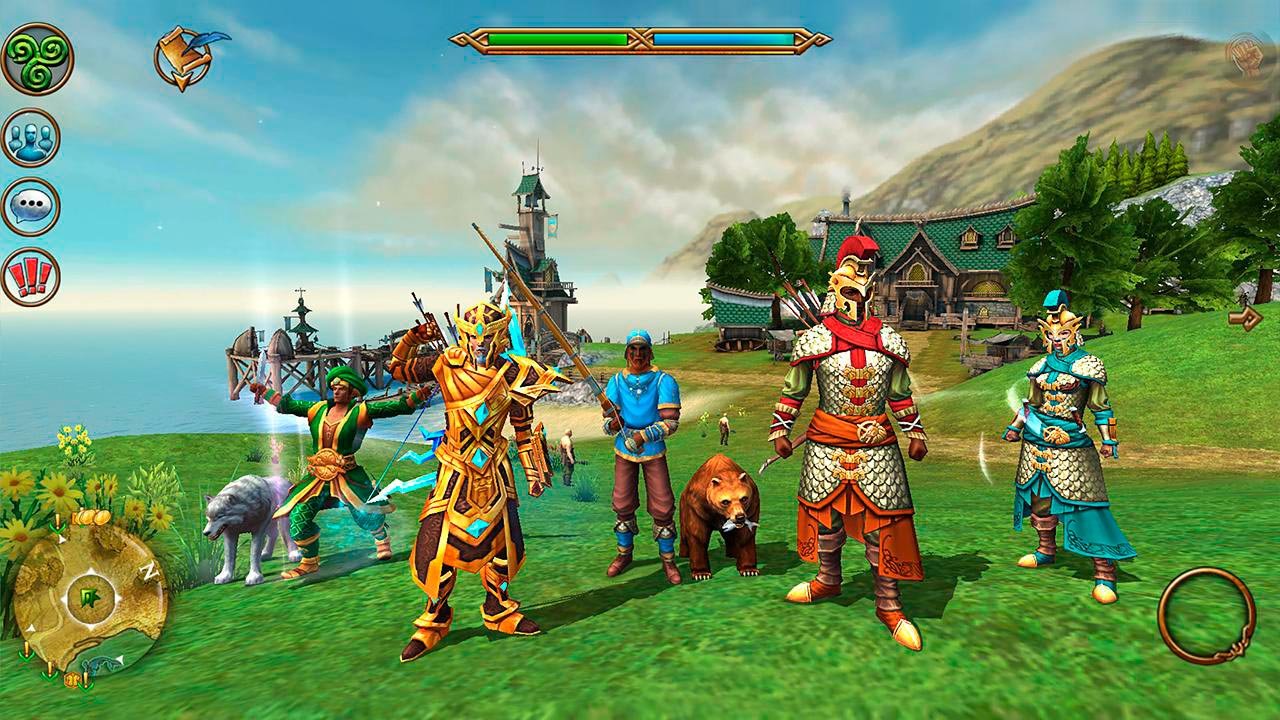Click the bronze arrow expander icon

(1245, 318)
